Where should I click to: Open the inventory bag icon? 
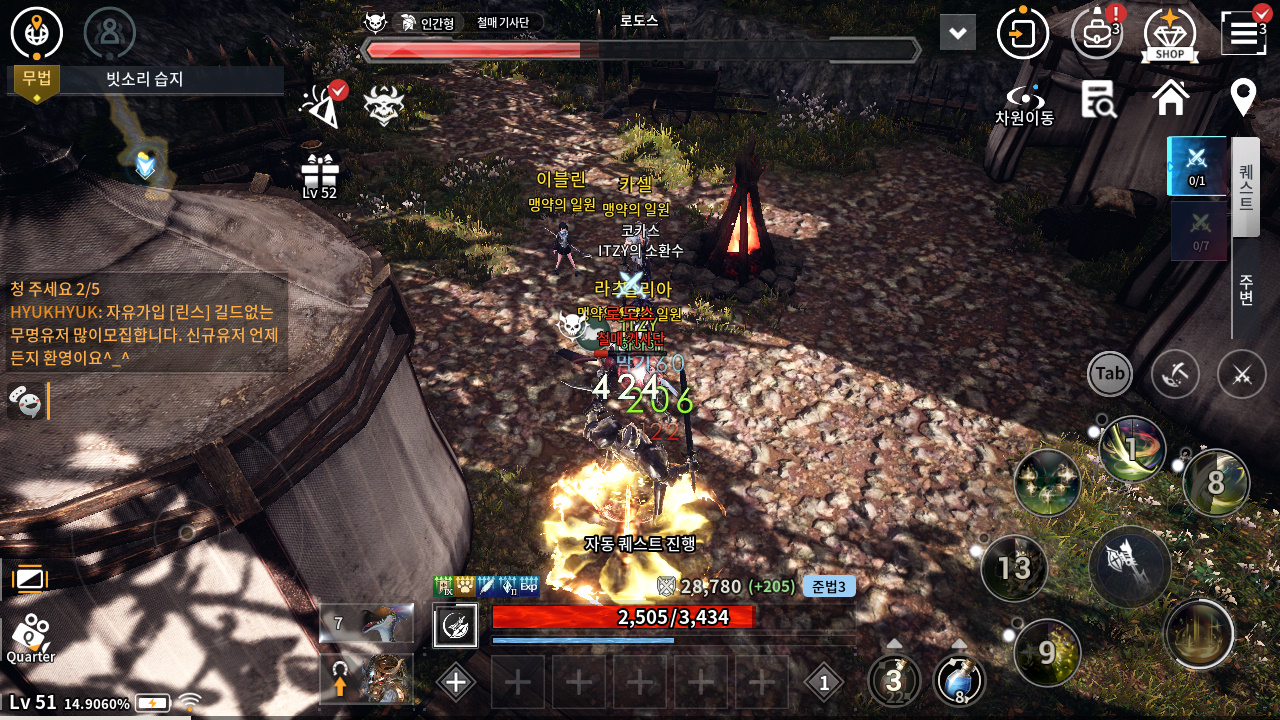(1097, 34)
